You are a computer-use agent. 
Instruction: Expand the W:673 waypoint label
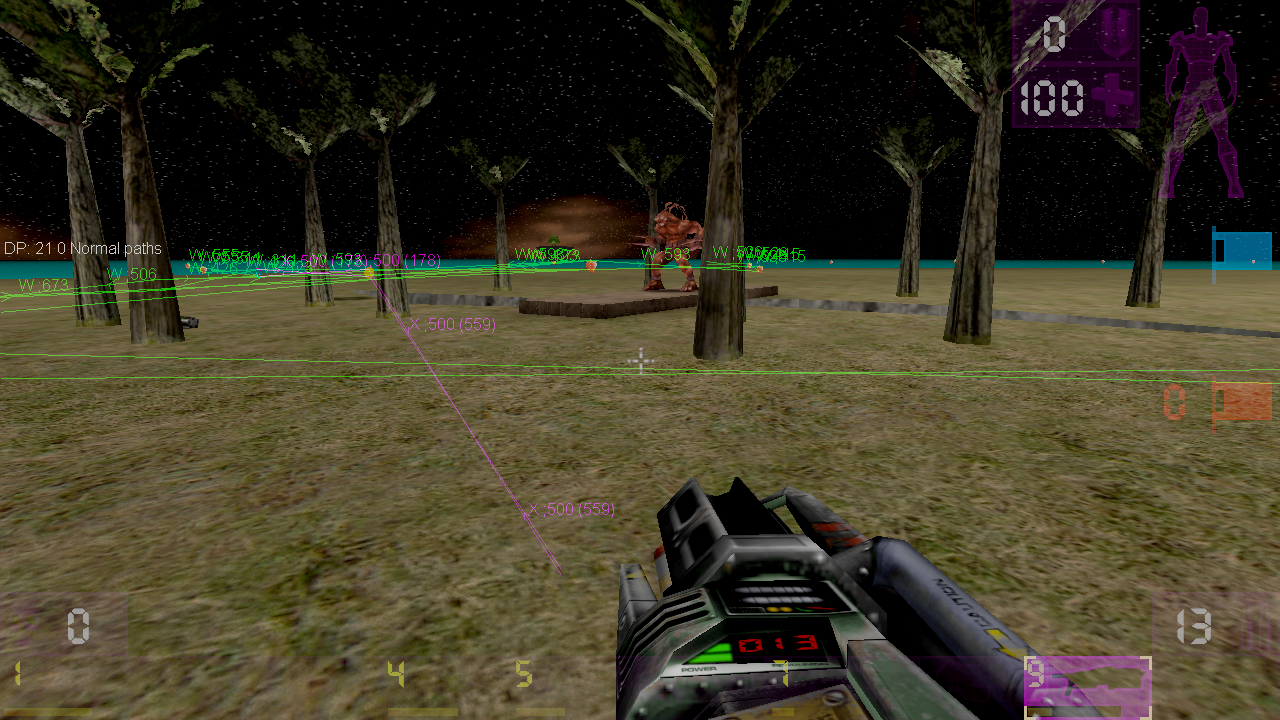click(x=42, y=283)
